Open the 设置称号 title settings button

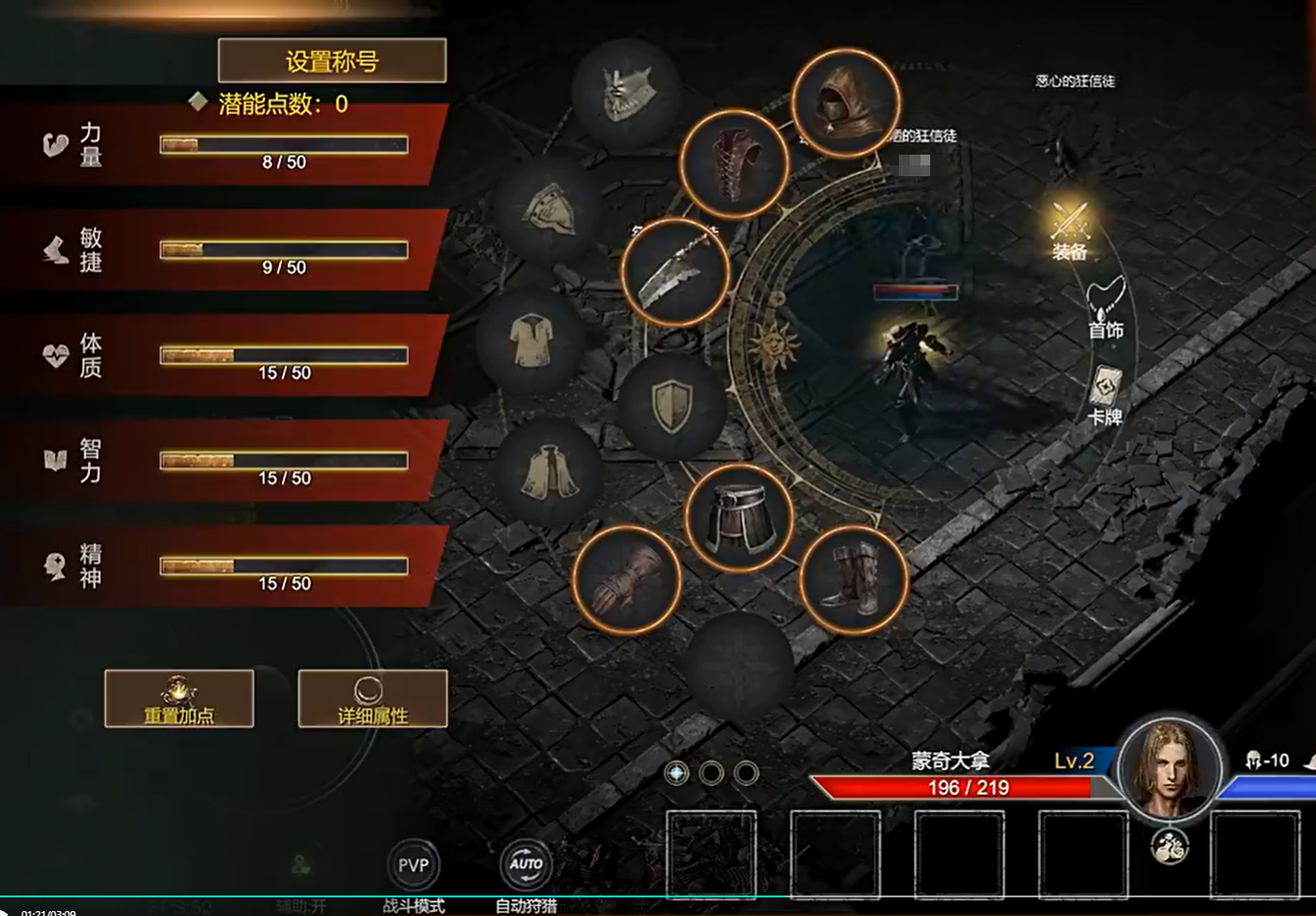click(x=332, y=61)
